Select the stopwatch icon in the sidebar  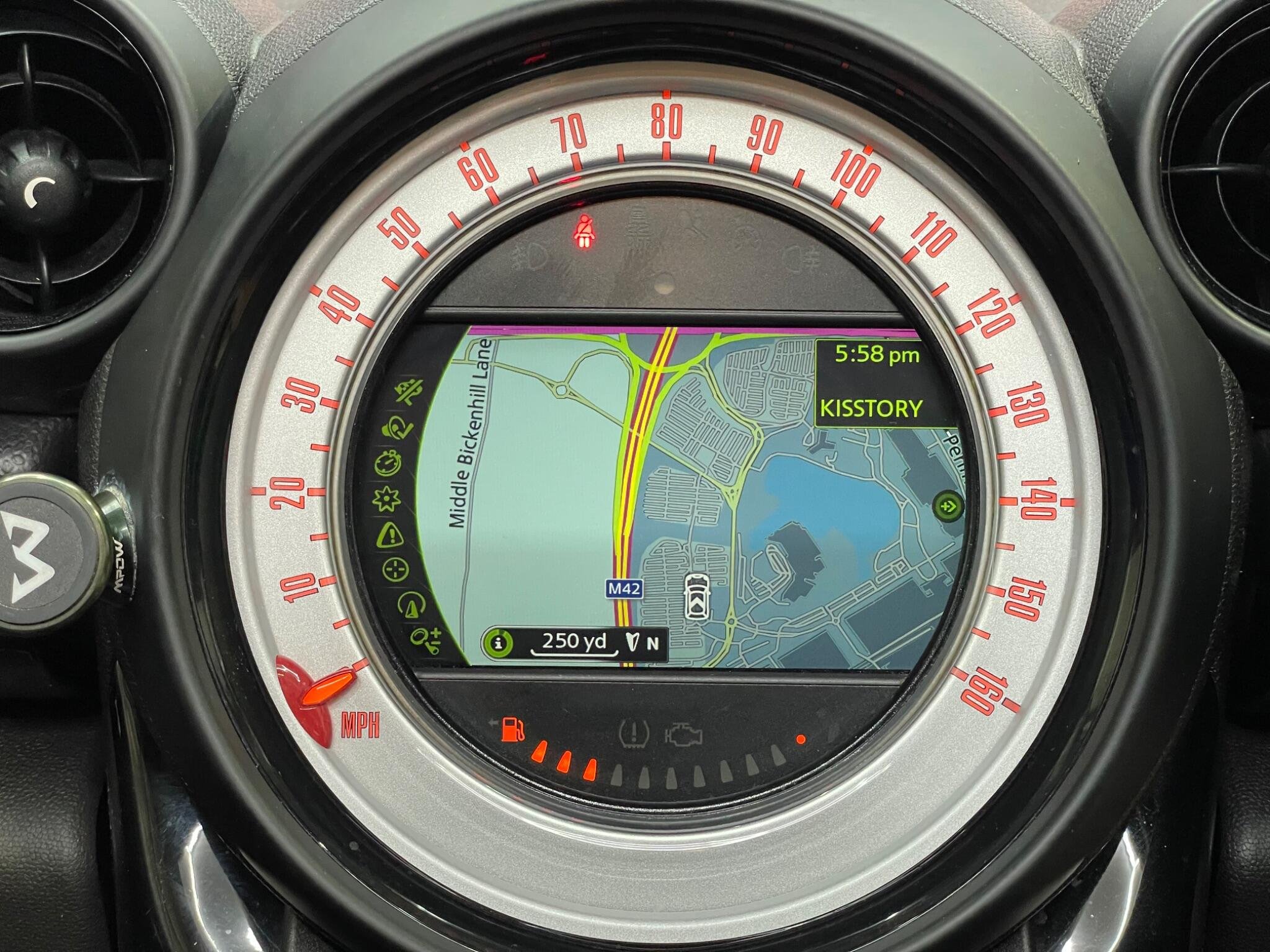pyautogui.click(x=387, y=463)
